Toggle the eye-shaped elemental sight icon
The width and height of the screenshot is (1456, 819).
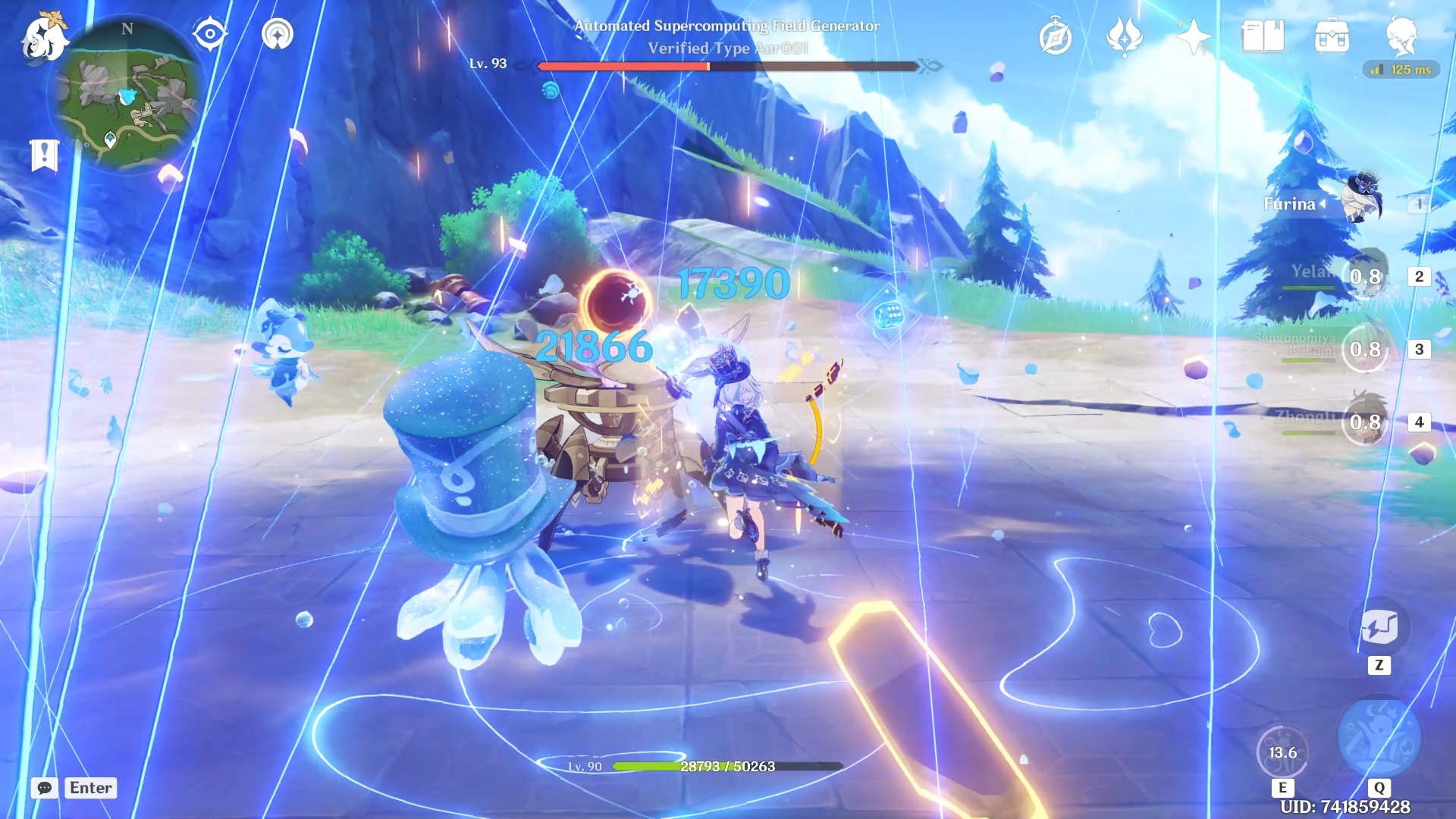click(x=209, y=34)
